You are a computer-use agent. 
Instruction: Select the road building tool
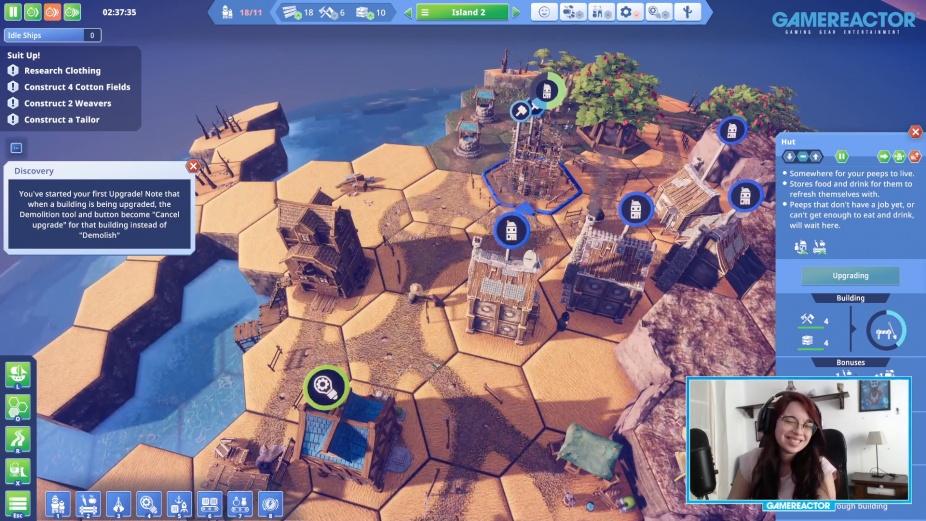(x=18, y=439)
